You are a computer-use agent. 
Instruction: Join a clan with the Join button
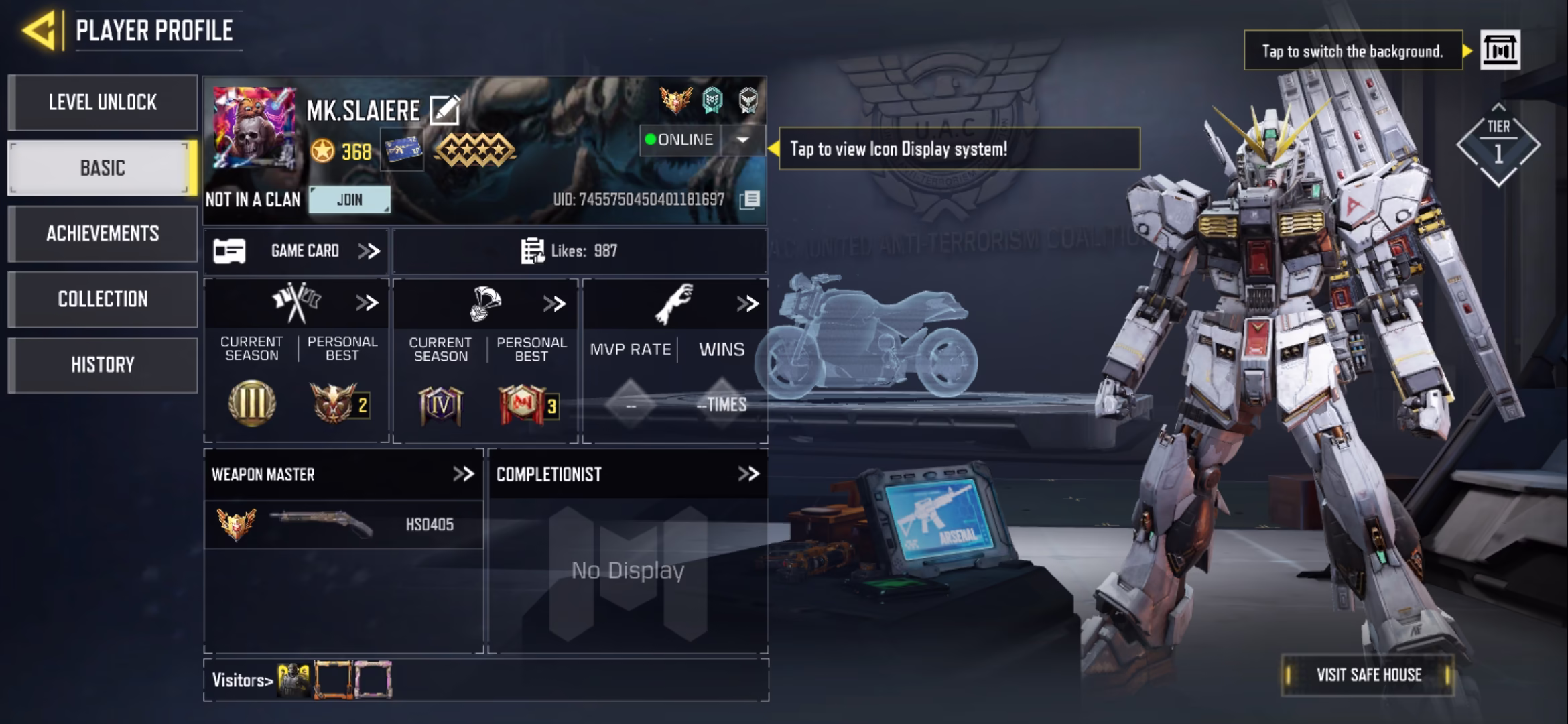pyautogui.click(x=349, y=200)
